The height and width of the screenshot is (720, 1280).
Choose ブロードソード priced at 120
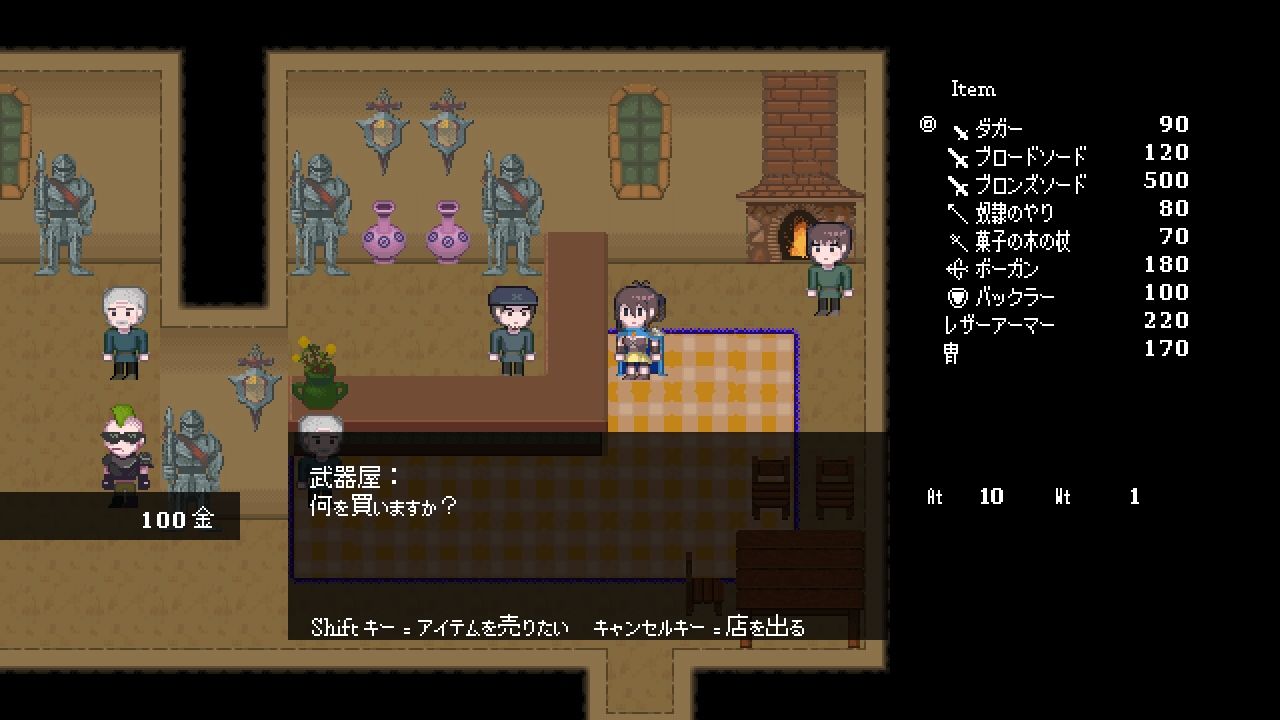[1030, 157]
